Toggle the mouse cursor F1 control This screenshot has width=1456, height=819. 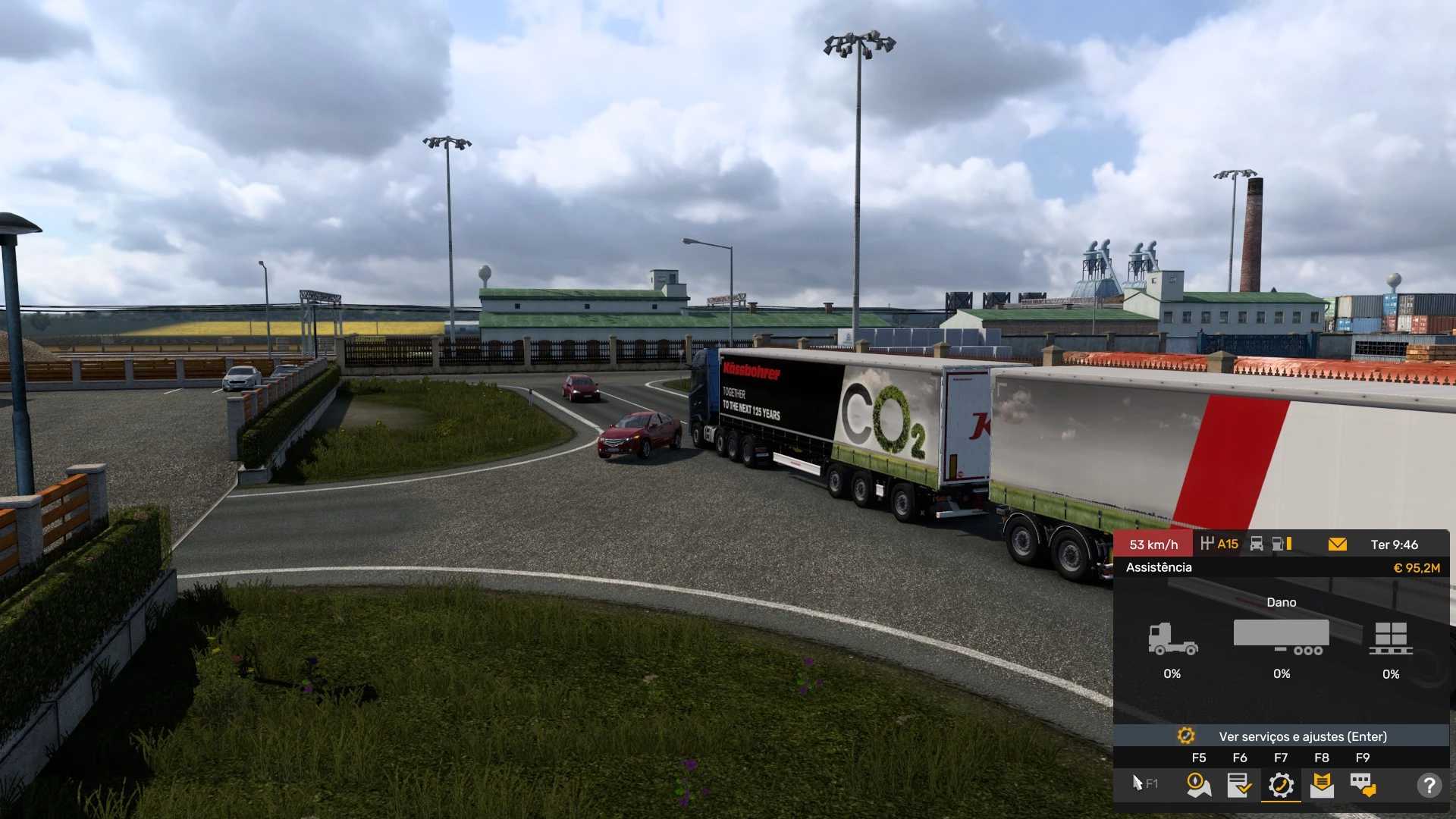pos(1144,783)
